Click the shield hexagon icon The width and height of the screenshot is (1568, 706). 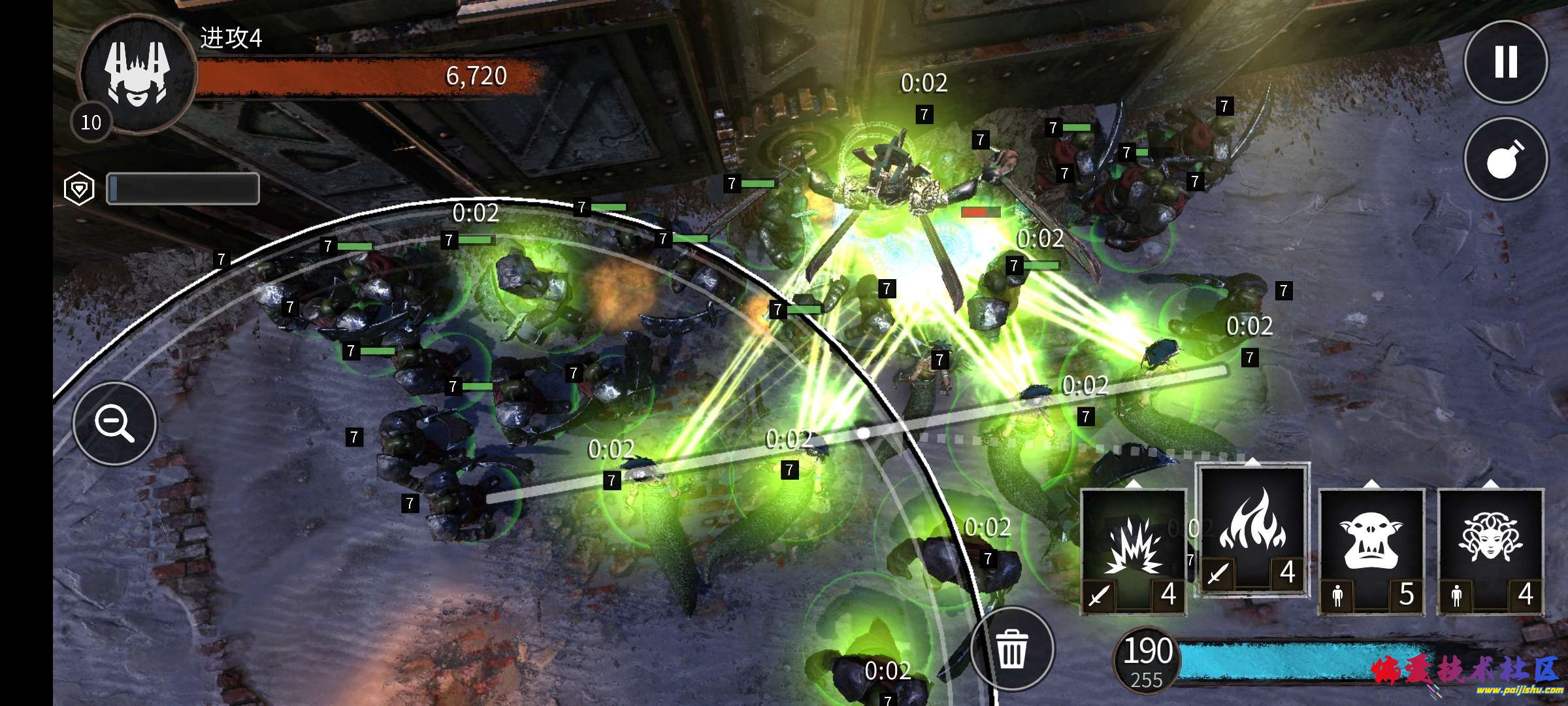tap(79, 189)
